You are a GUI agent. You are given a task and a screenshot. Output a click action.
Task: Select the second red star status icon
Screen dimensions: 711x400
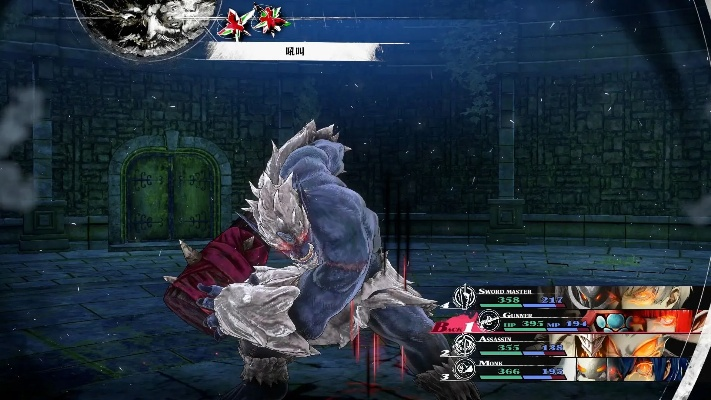tap(270, 19)
